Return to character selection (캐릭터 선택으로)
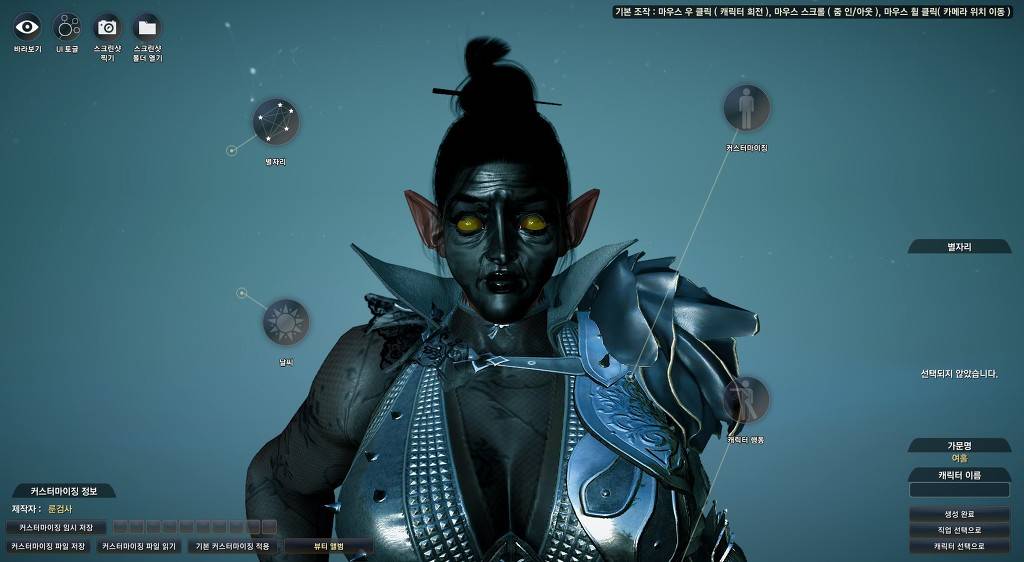1024x562 pixels. coord(959,546)
